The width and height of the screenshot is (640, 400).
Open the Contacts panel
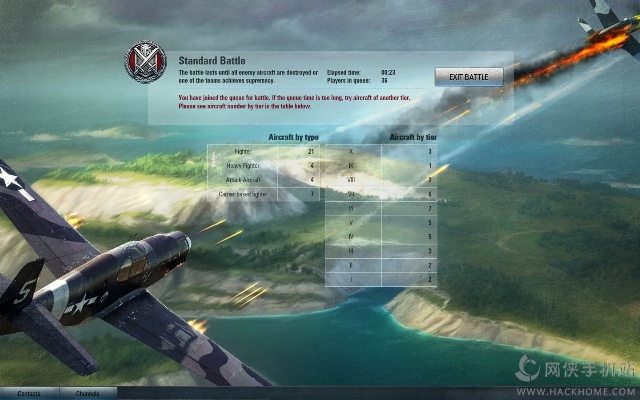29,393
